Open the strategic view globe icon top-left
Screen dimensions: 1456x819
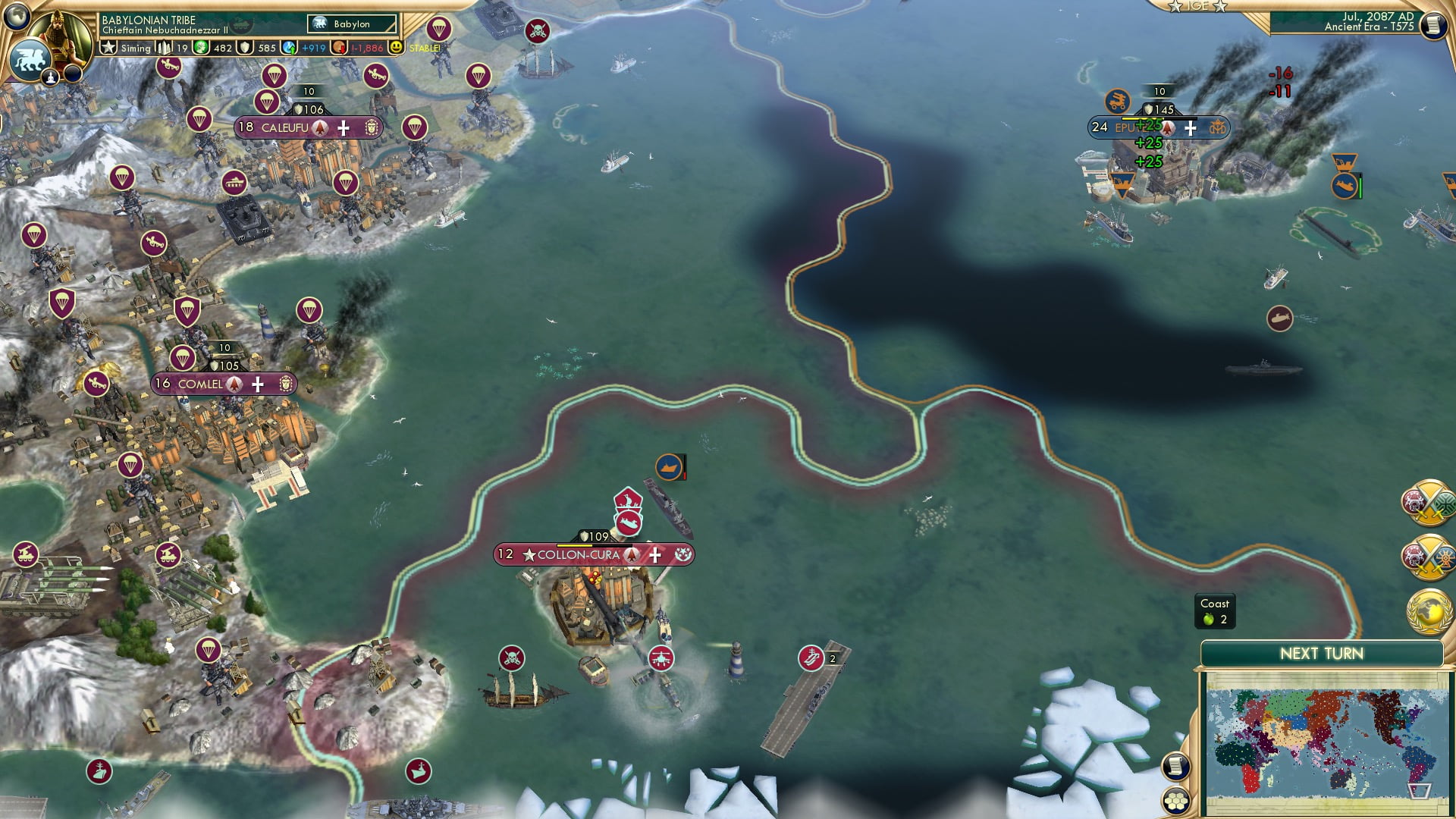coord(17,17)
